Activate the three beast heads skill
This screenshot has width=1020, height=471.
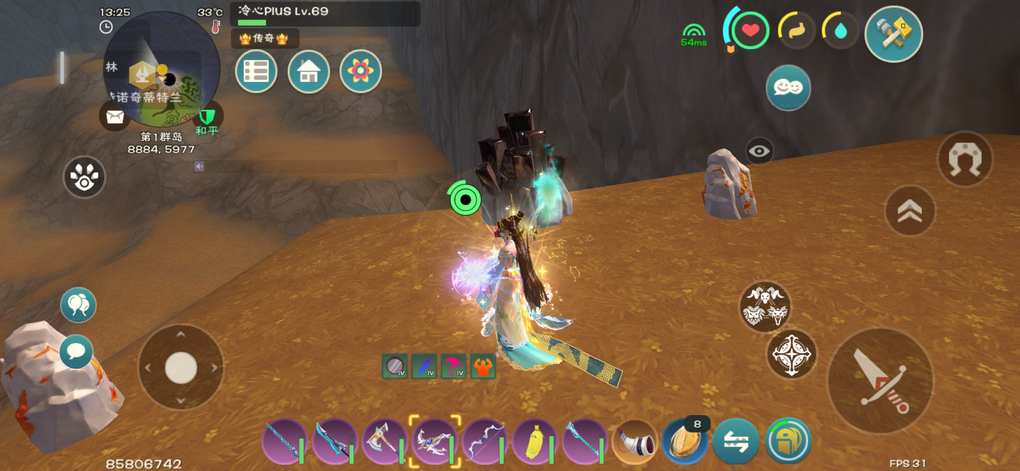(x=765, y=306)
